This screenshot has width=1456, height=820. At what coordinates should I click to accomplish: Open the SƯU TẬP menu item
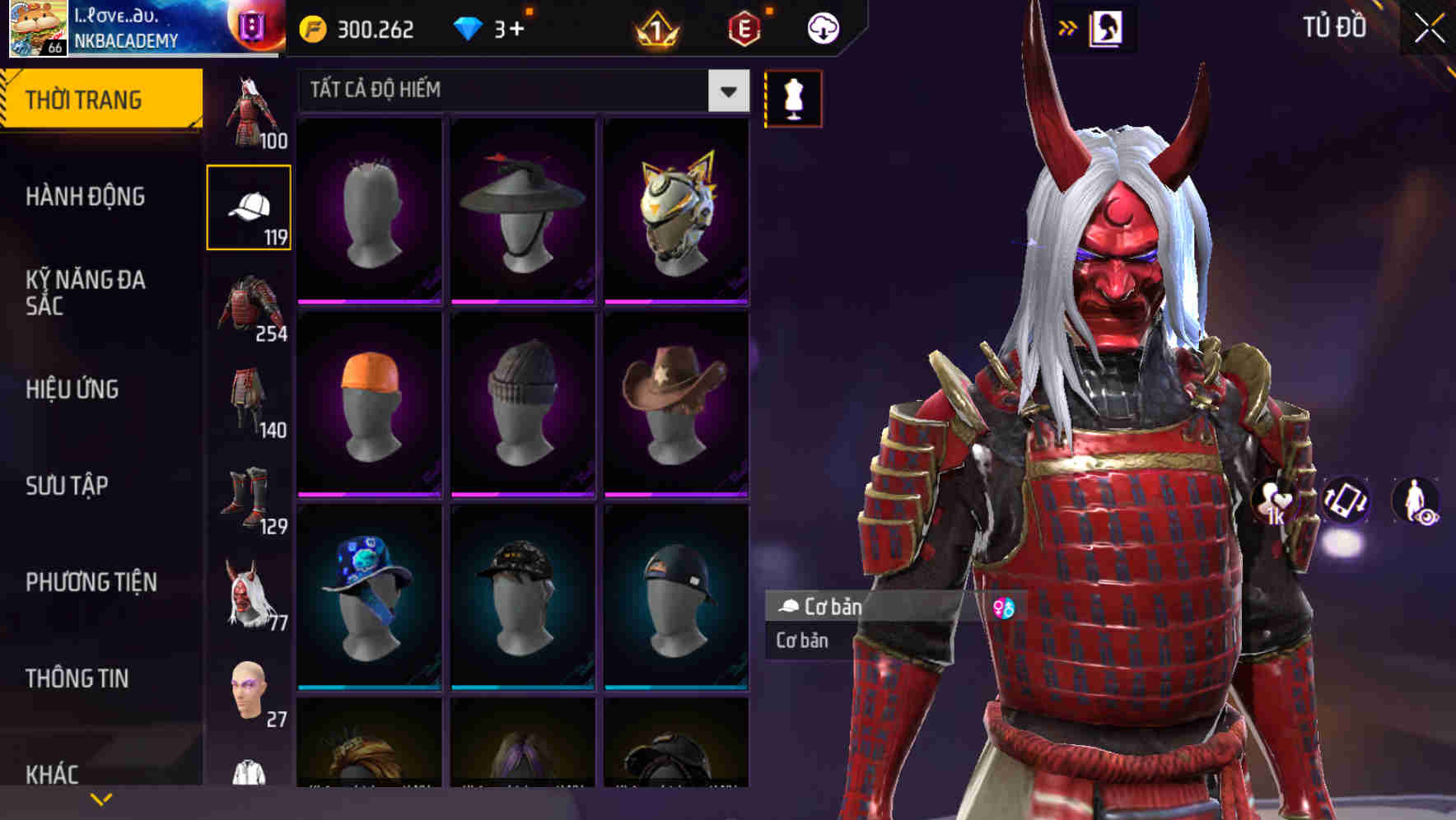point(66,486)
